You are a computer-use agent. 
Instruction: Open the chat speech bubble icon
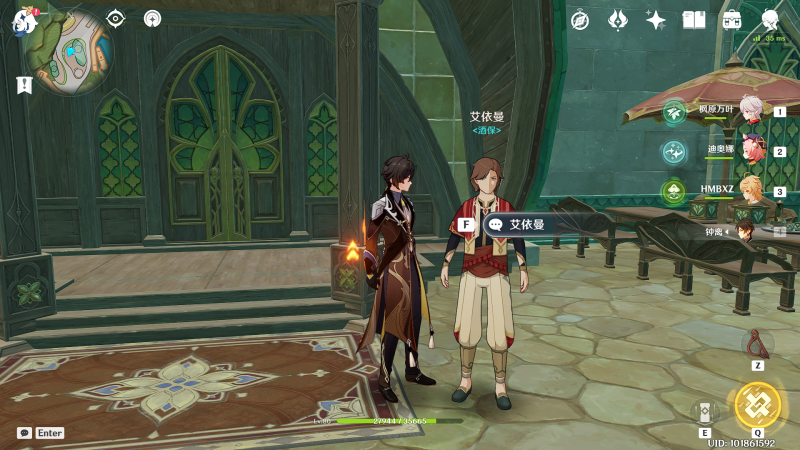24,433
